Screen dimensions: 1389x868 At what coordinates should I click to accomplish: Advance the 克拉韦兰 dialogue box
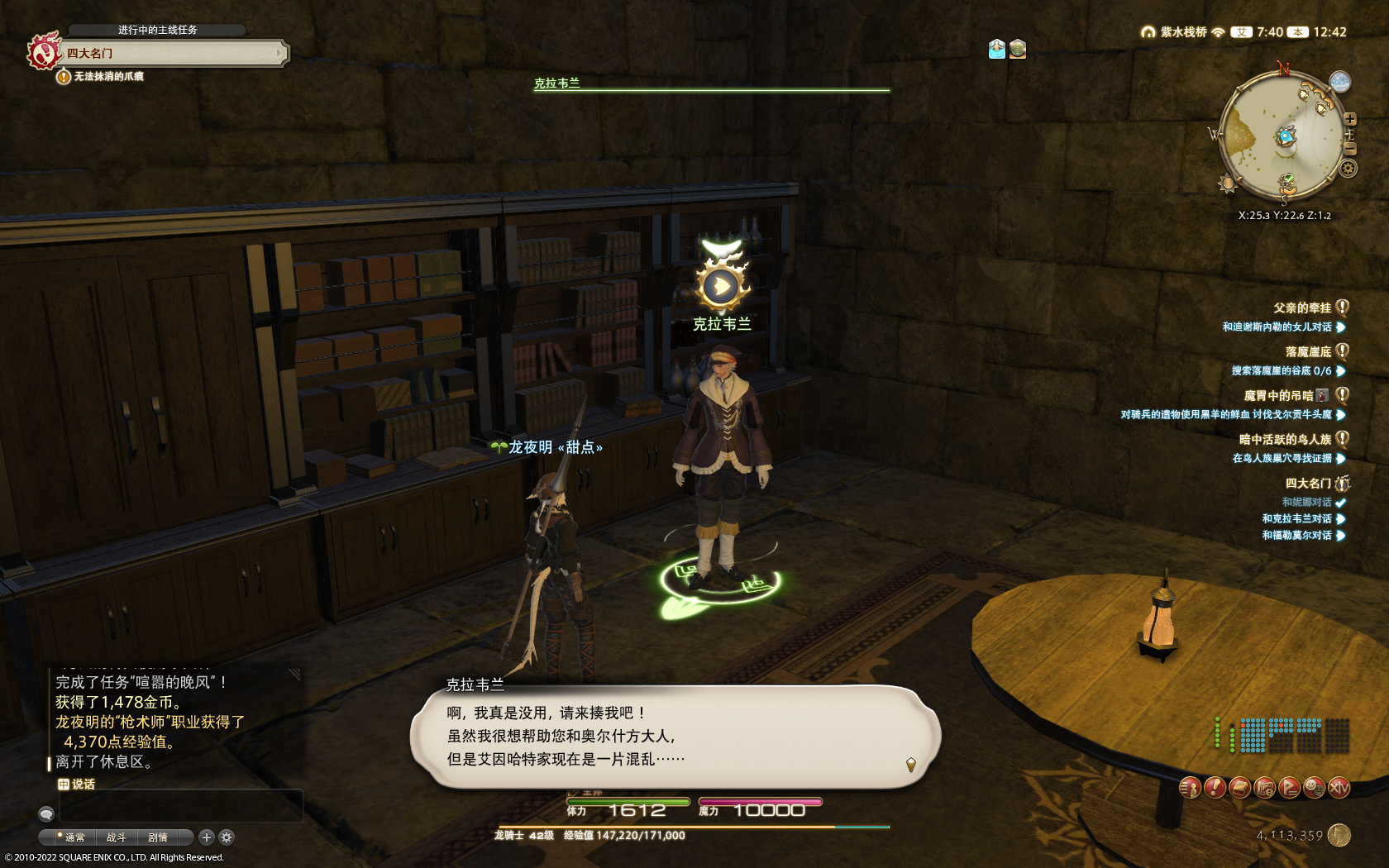[675, 736]
